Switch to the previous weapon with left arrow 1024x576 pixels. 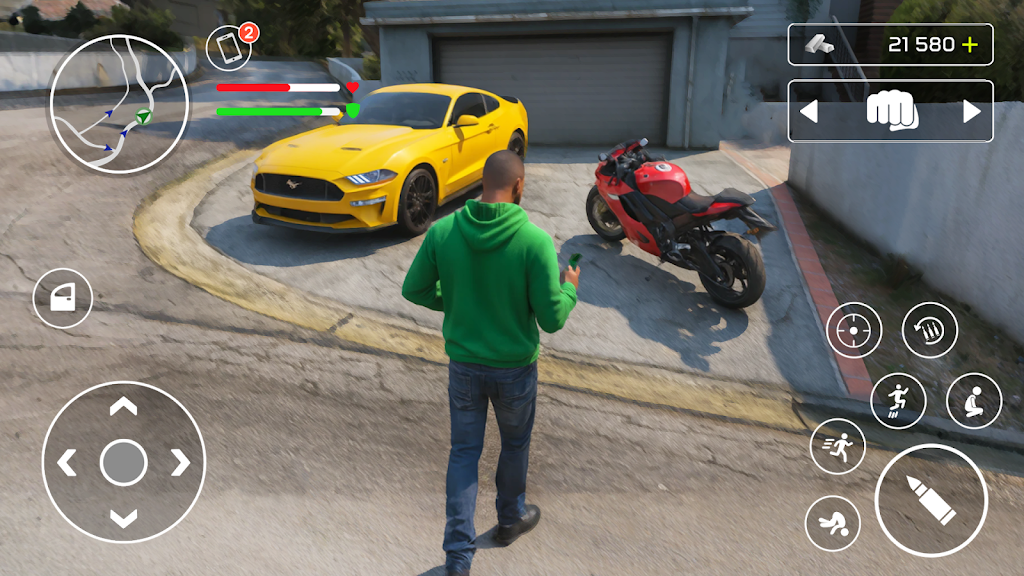[x=809, y=112]
